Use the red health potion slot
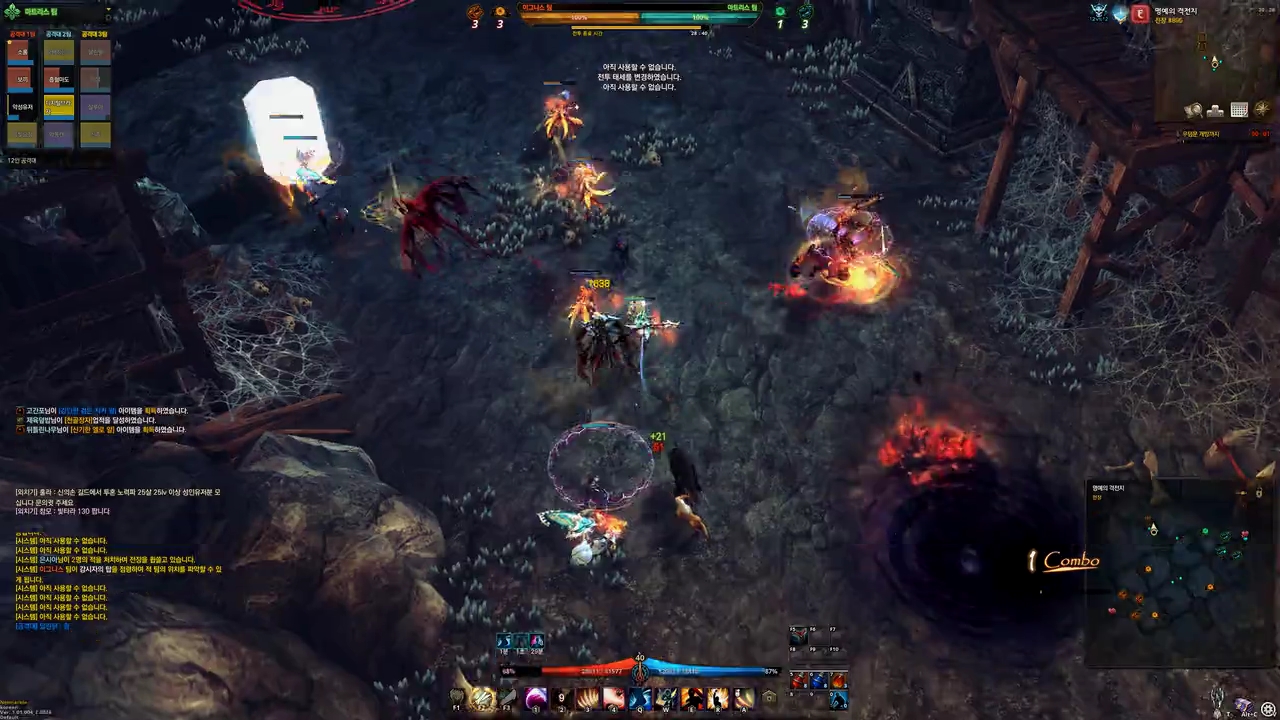 799,681
